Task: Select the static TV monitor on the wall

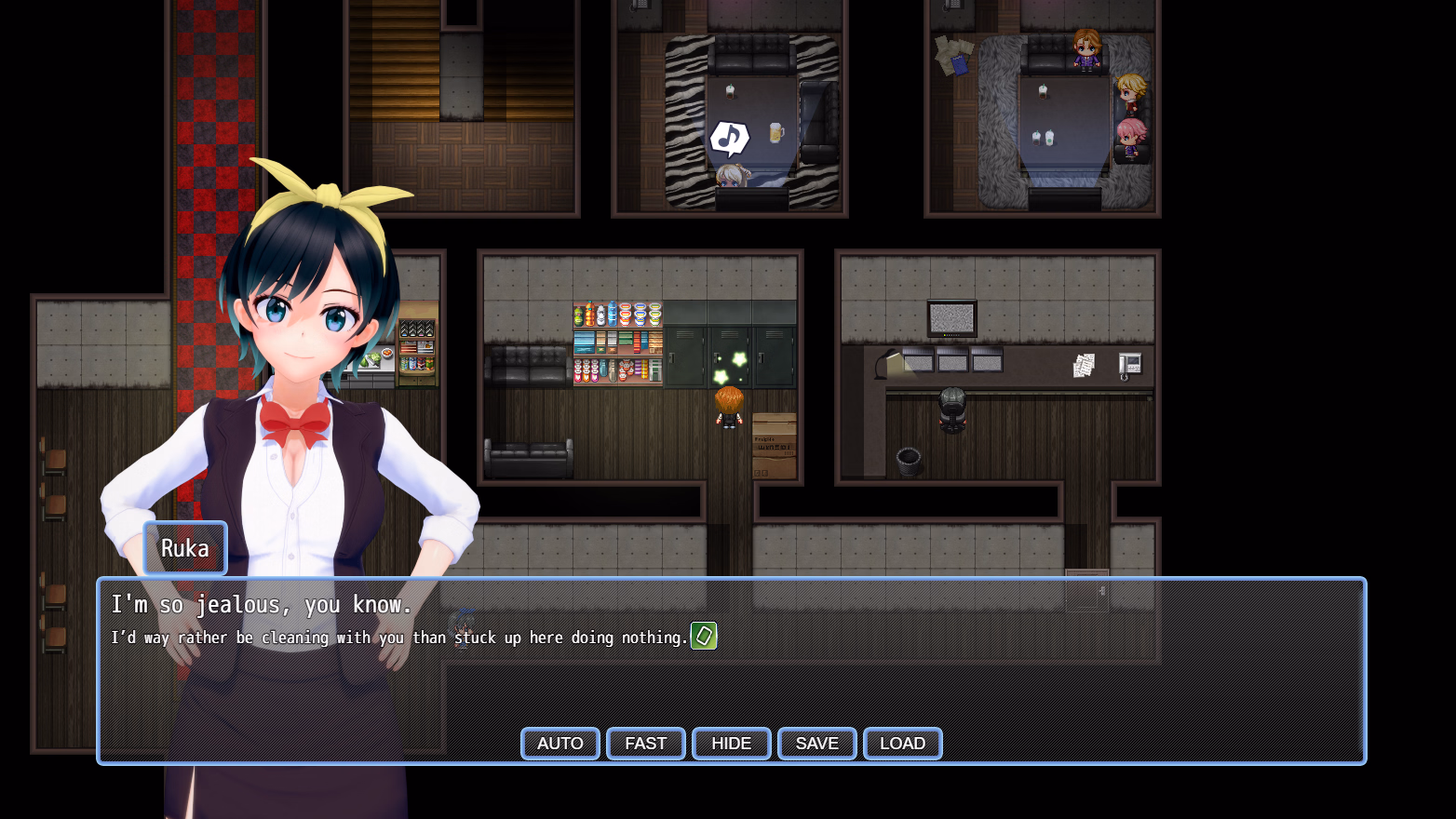Action: point(953,317)
